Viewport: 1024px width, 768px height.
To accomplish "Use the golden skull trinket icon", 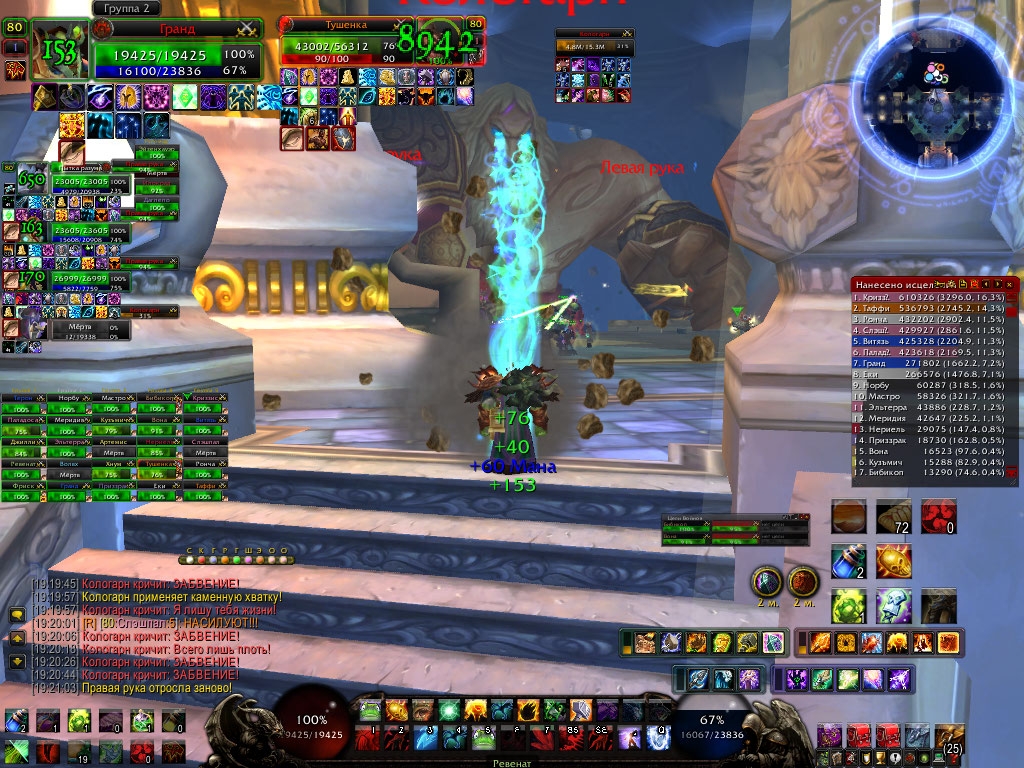I will pos(893,562).
